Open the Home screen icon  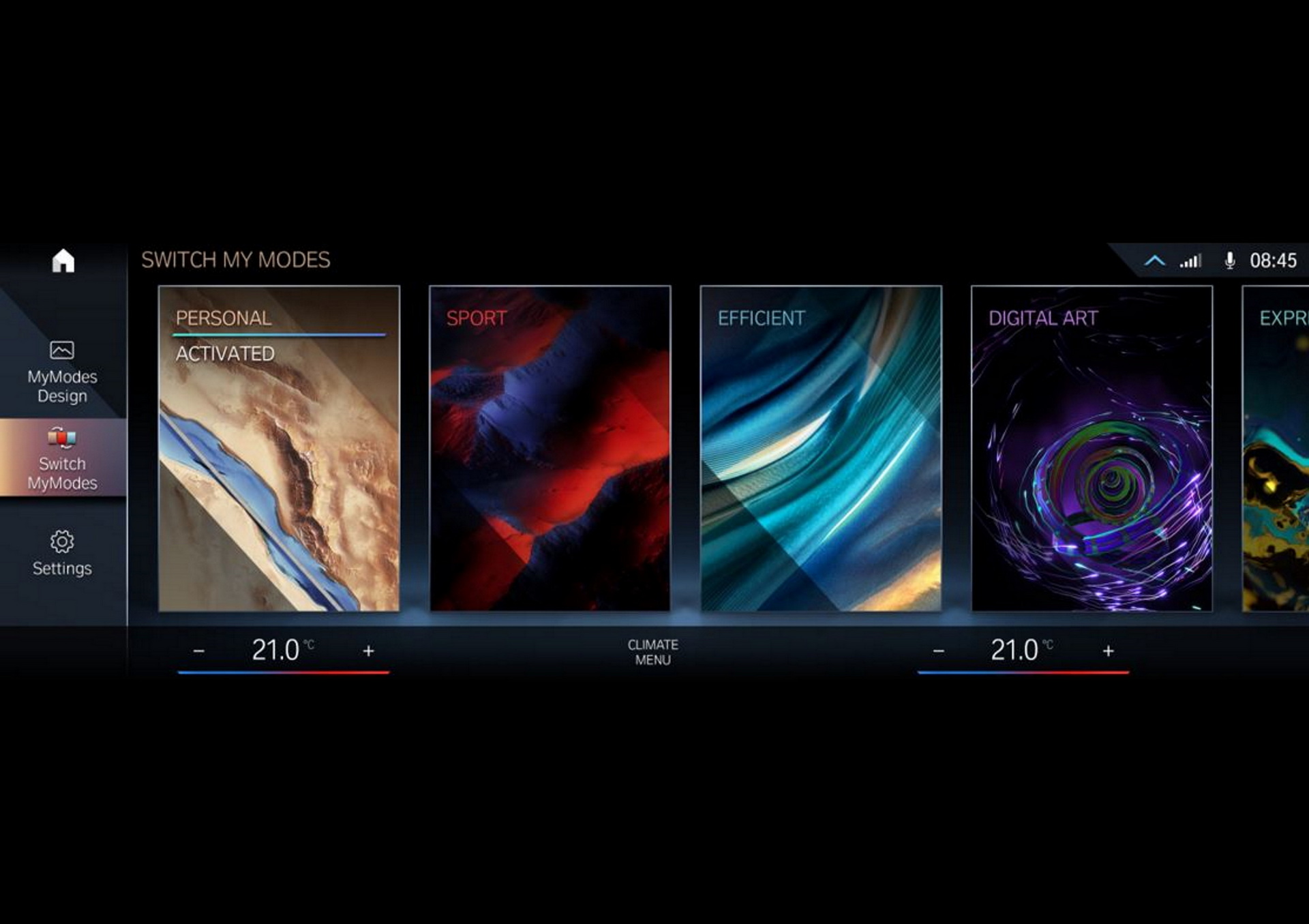coord(62,260)
